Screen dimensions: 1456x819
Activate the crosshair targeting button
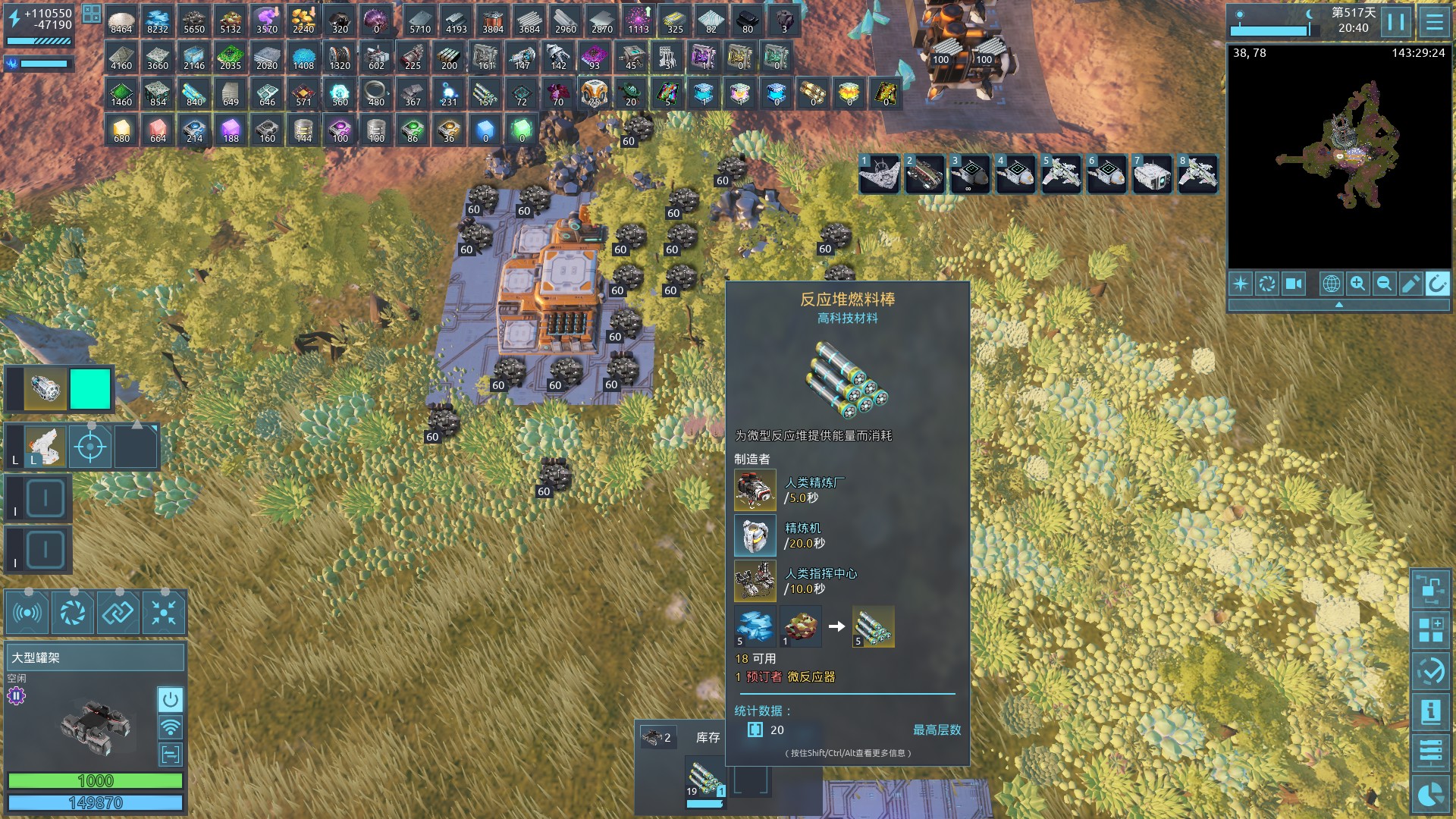(x=90, y=447)
